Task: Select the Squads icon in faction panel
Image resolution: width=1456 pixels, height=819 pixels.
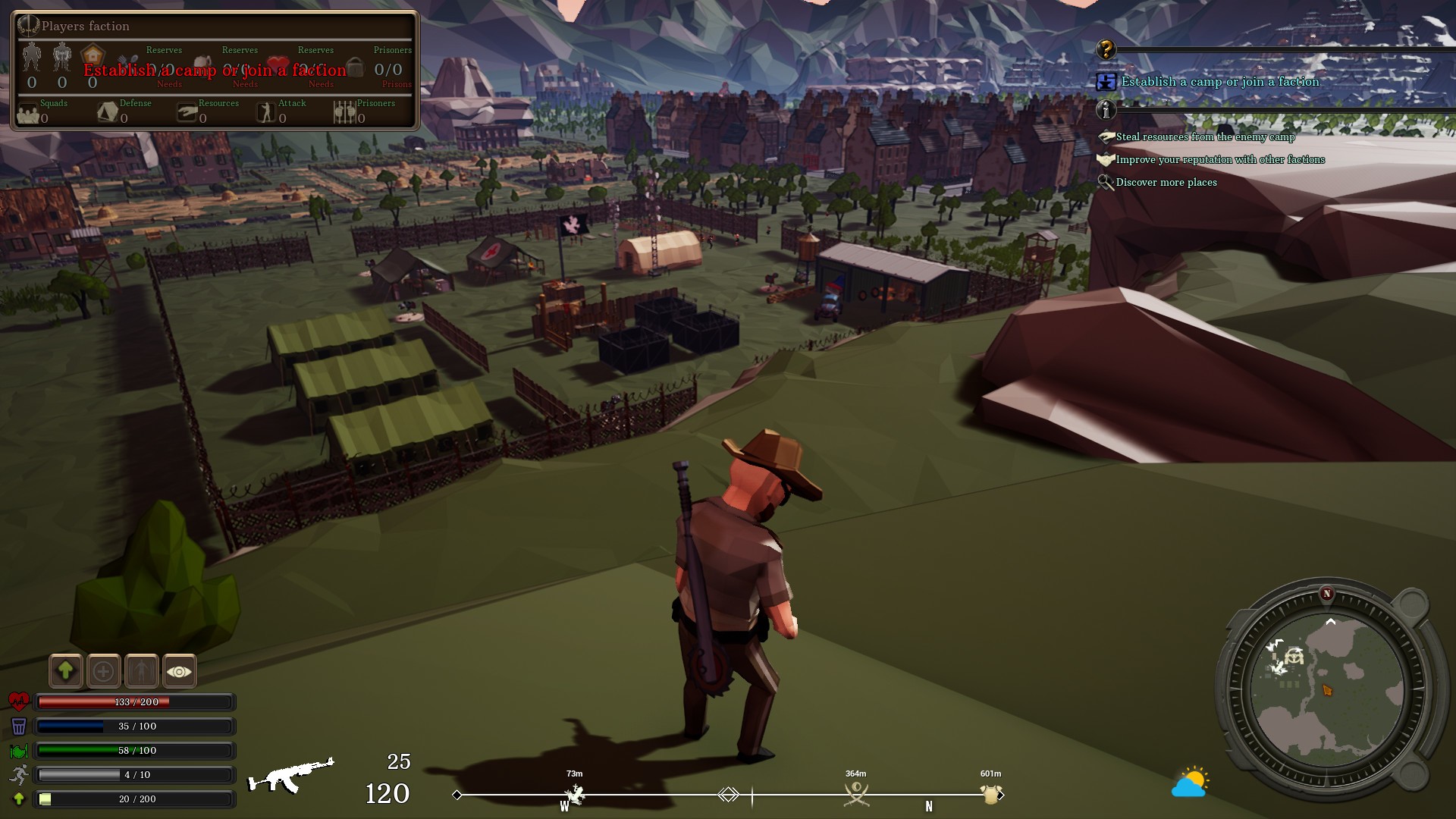Action: (x=28, y=112)
